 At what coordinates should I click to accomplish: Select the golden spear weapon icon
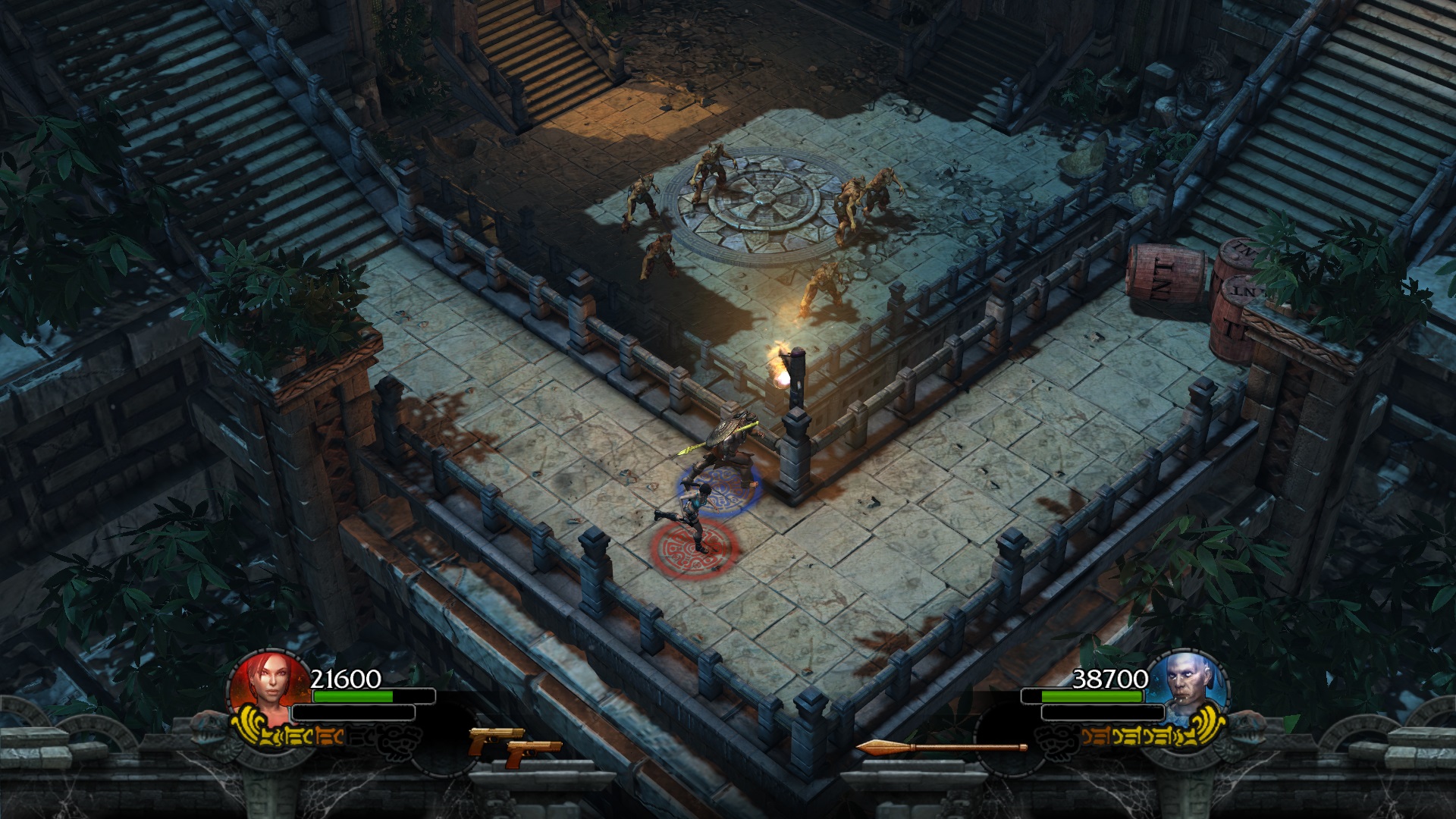pos(941,748)
